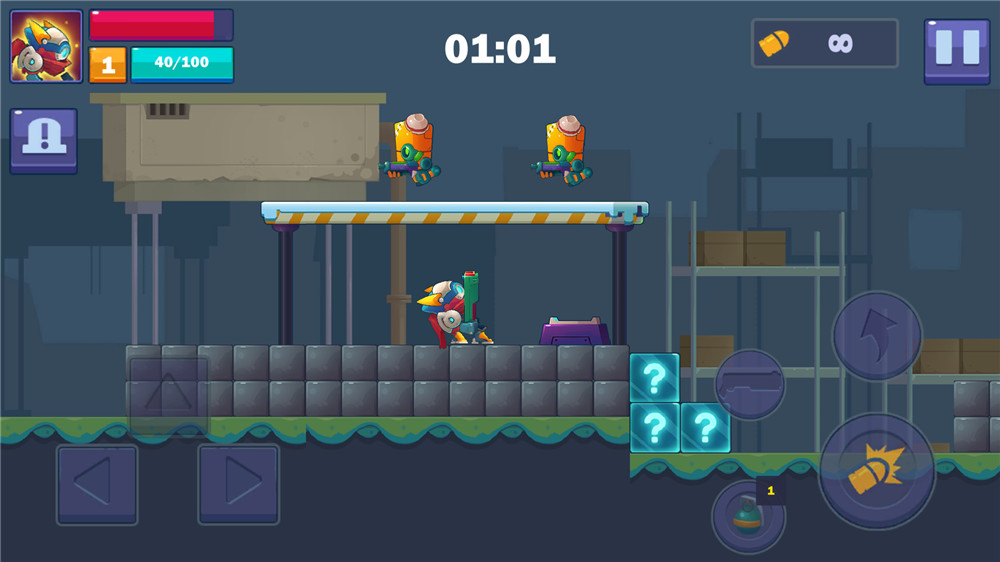Throw a grenade

coord(748,516)
